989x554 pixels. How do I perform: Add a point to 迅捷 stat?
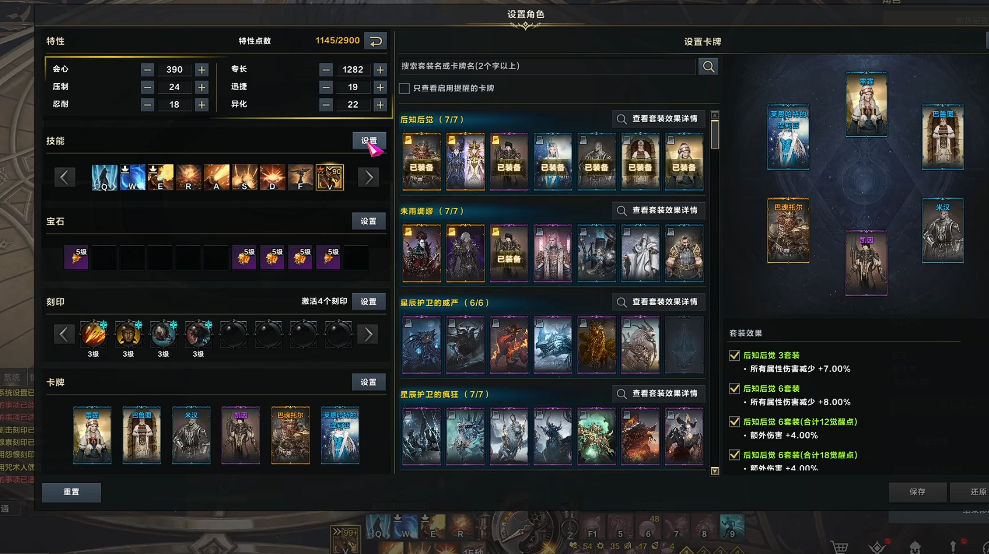pos(380,87)
